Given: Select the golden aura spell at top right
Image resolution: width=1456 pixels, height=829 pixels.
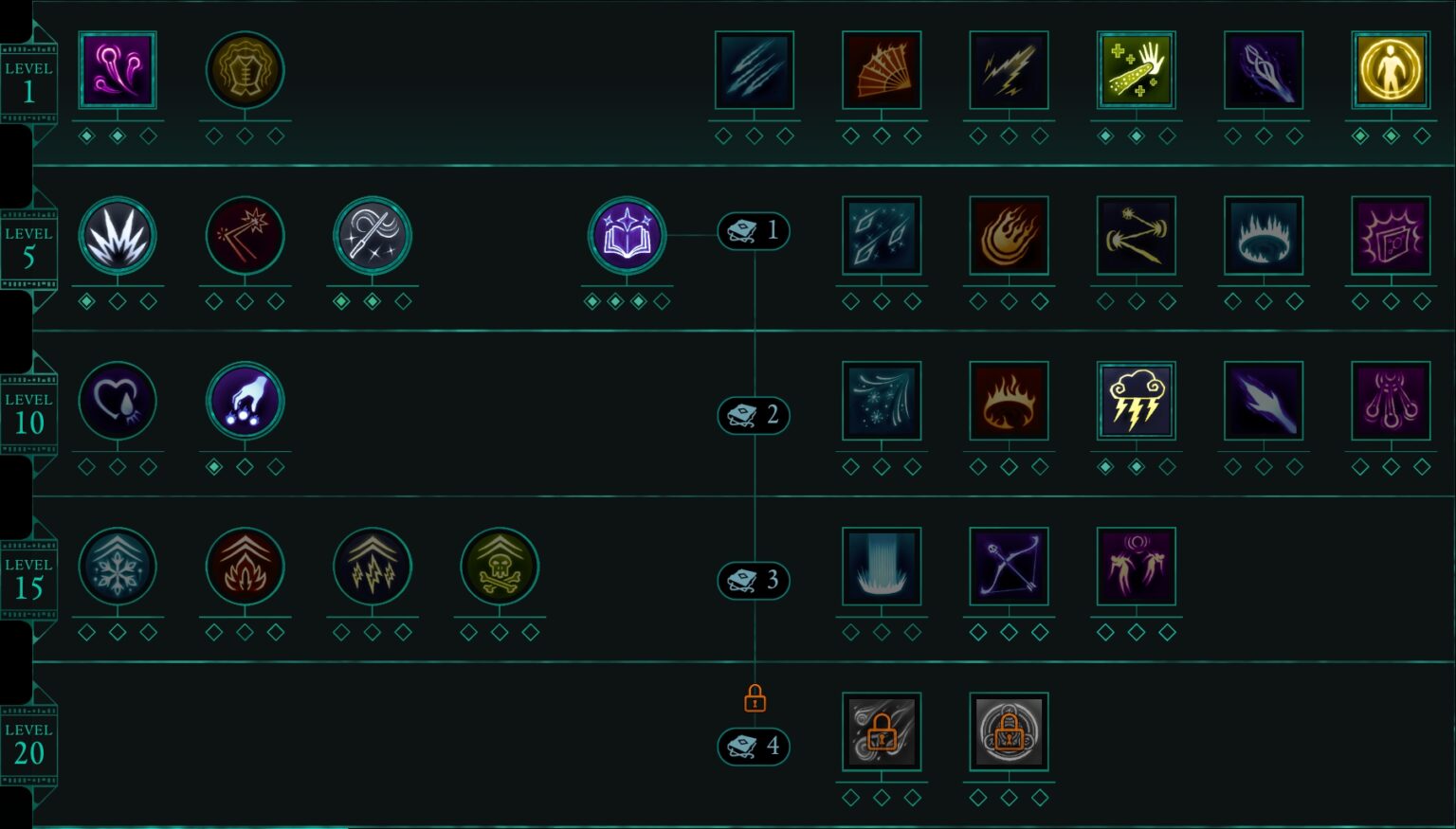Looking at the screenshot, I should click(x=1392, y=69).
